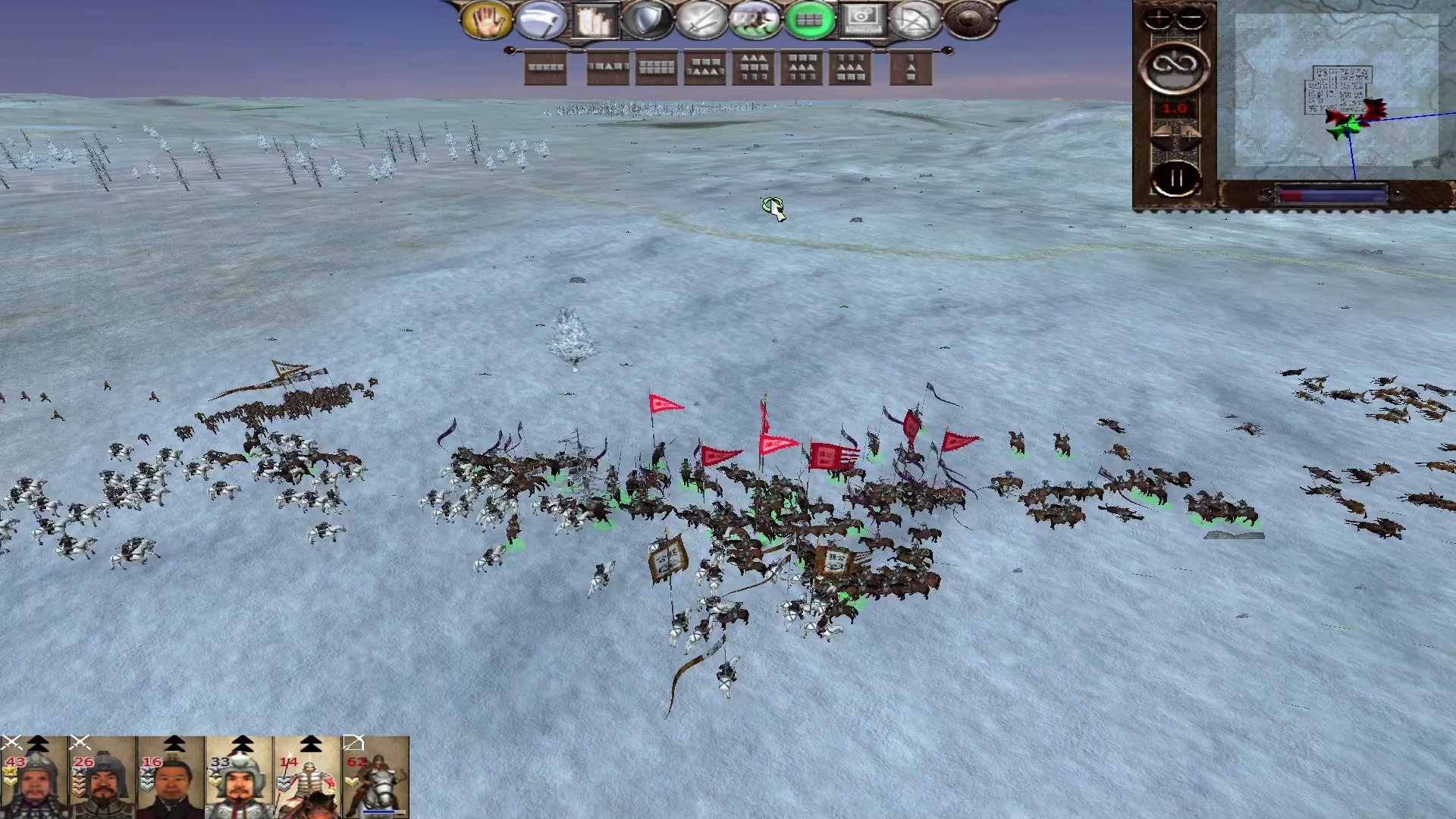This screenshot has height=819, width=1456.
Task: Select the unit card showing 43 soldiers
Action: coord(34,777)
